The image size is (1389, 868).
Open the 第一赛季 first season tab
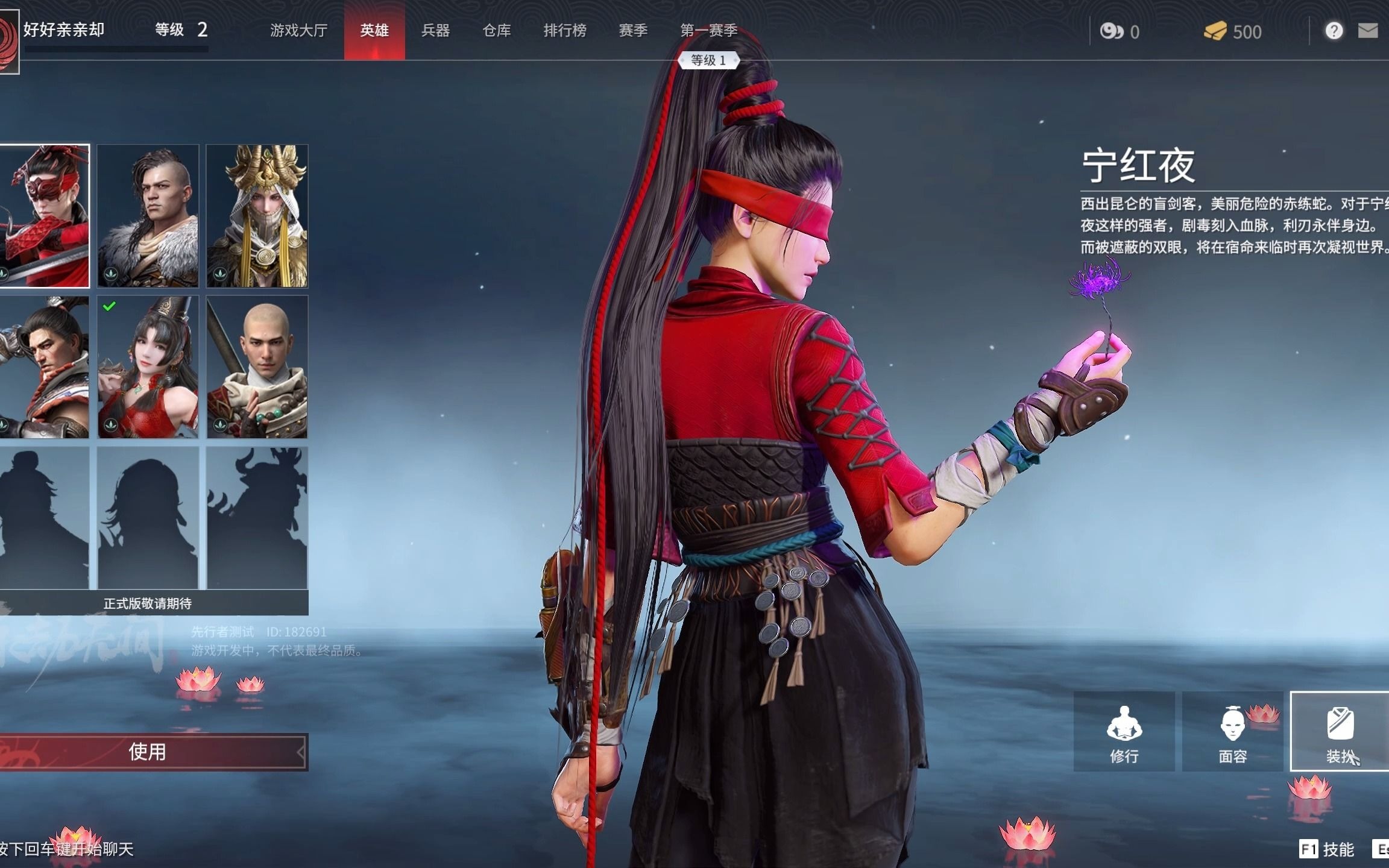[x=709, y=30]
